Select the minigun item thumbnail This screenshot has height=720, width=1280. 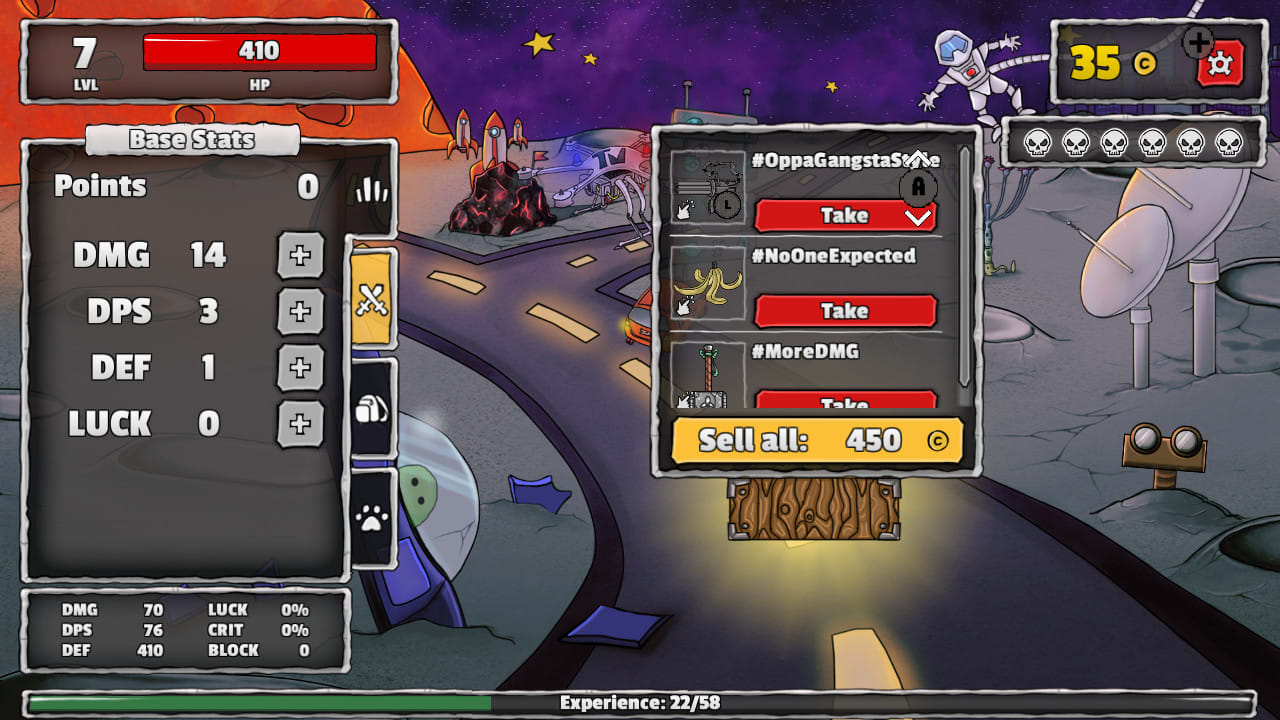click(706, 185)
